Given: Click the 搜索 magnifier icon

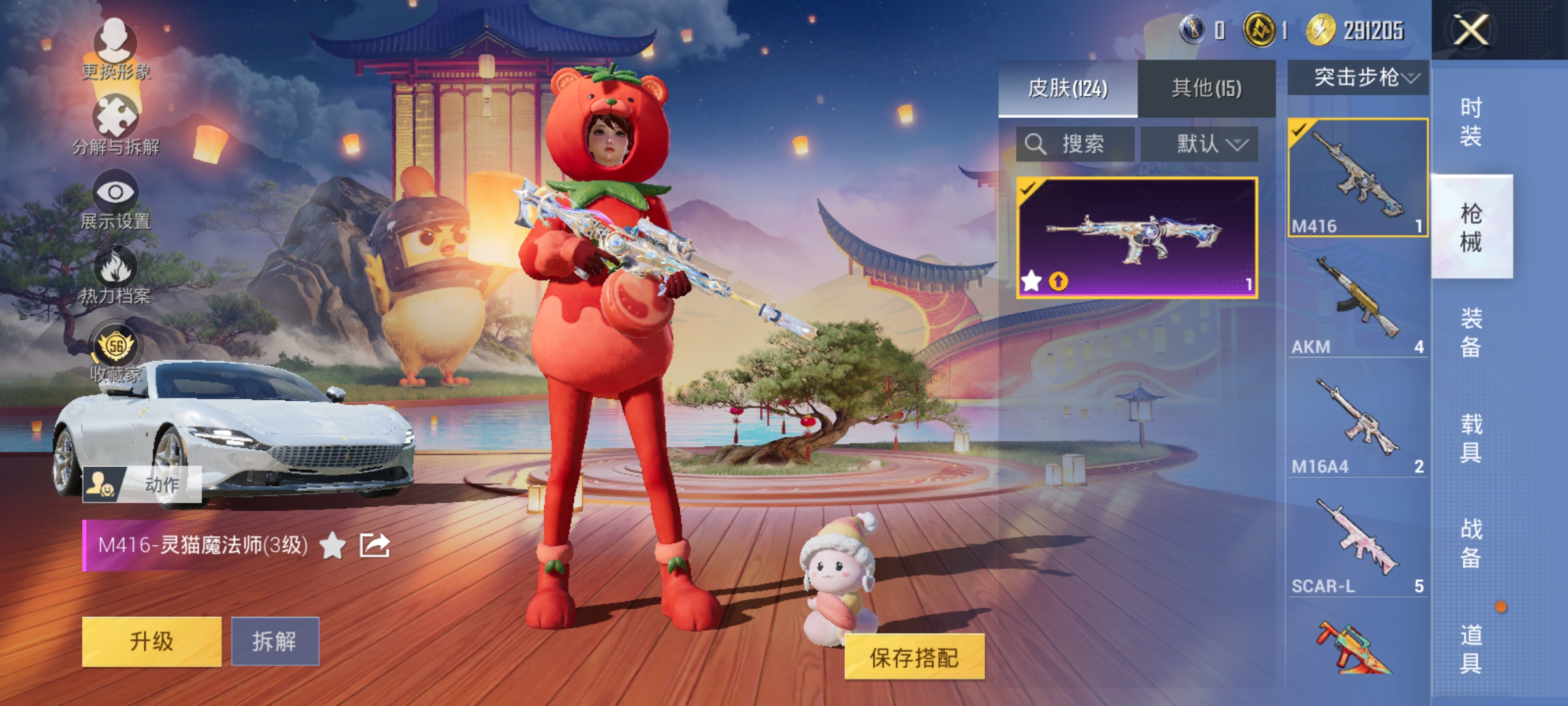Looking at the screenshot, I should [x=1036, y=144].
